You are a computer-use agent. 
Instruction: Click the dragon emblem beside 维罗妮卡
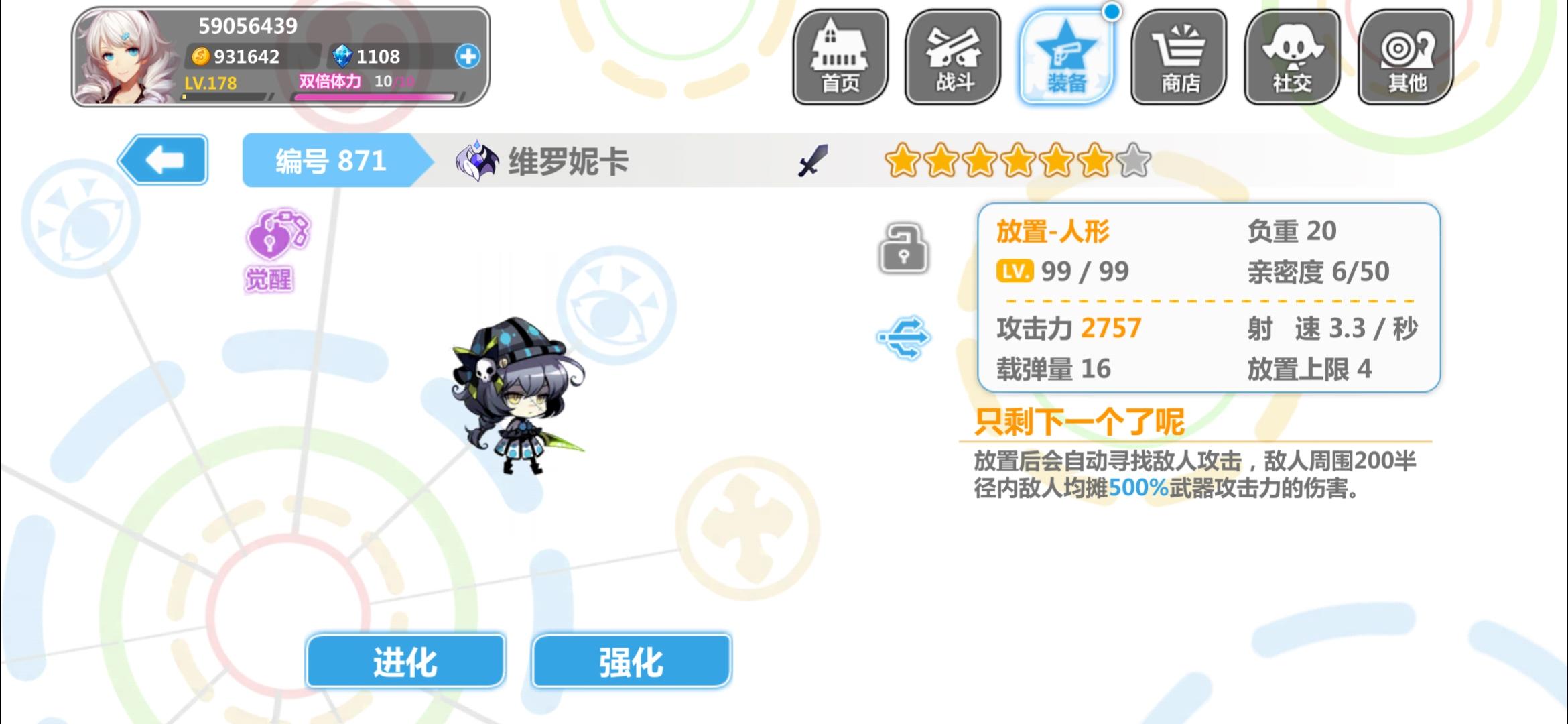476,161
